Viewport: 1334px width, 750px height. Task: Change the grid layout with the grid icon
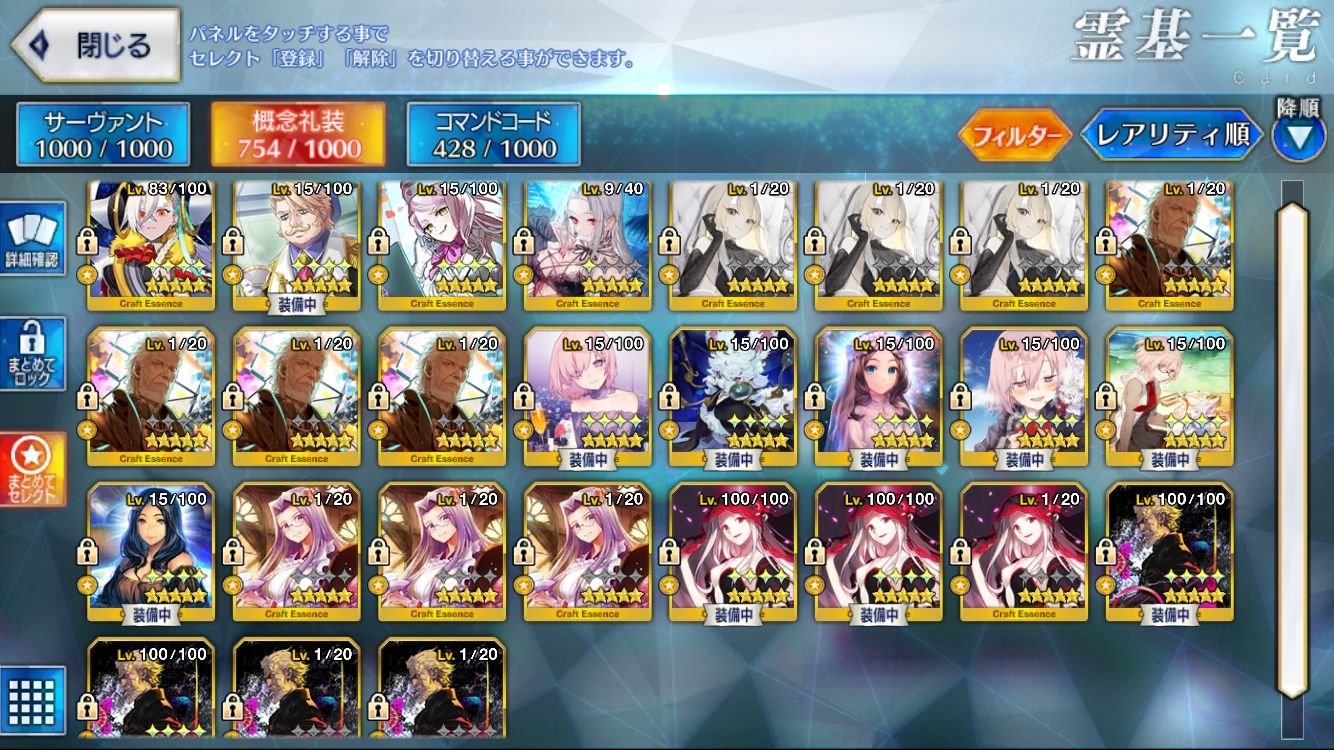pyautogui.click(x=33, y=698)
